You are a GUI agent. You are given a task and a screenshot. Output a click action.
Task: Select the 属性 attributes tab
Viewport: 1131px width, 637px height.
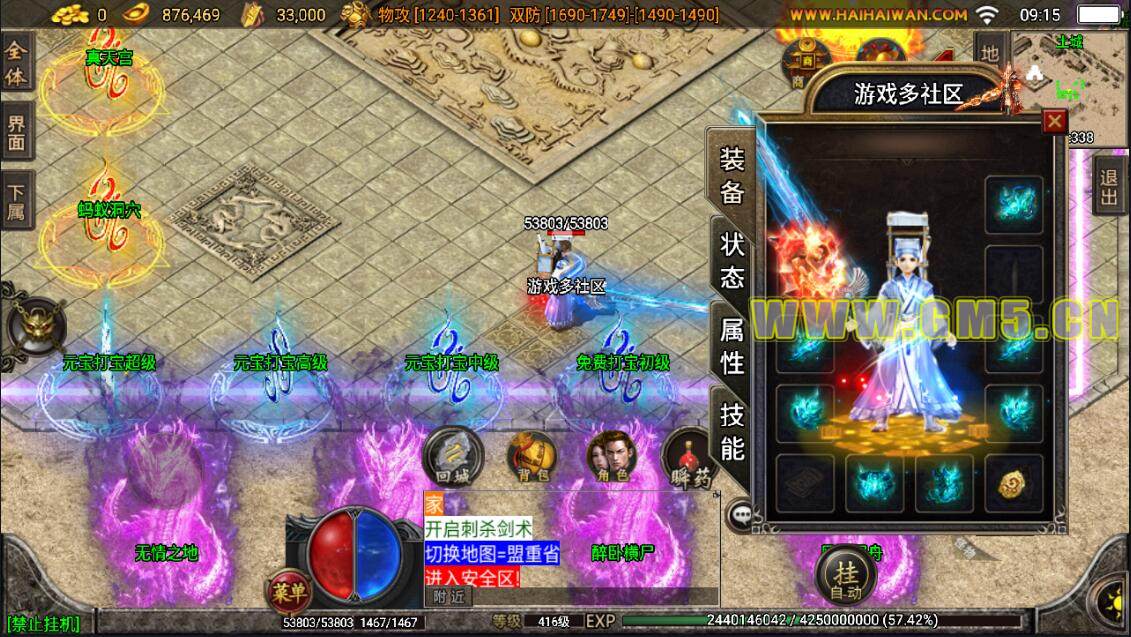731,345
